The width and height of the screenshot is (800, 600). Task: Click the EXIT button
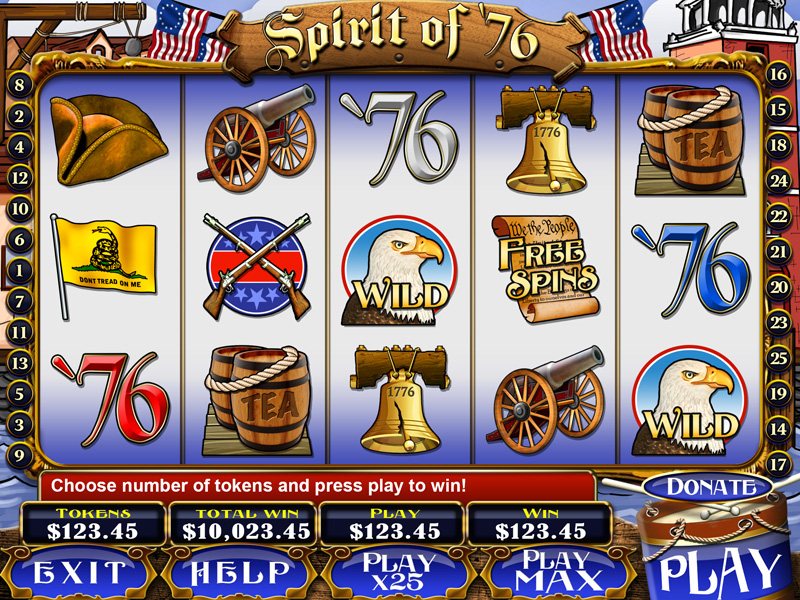point(80,572)
